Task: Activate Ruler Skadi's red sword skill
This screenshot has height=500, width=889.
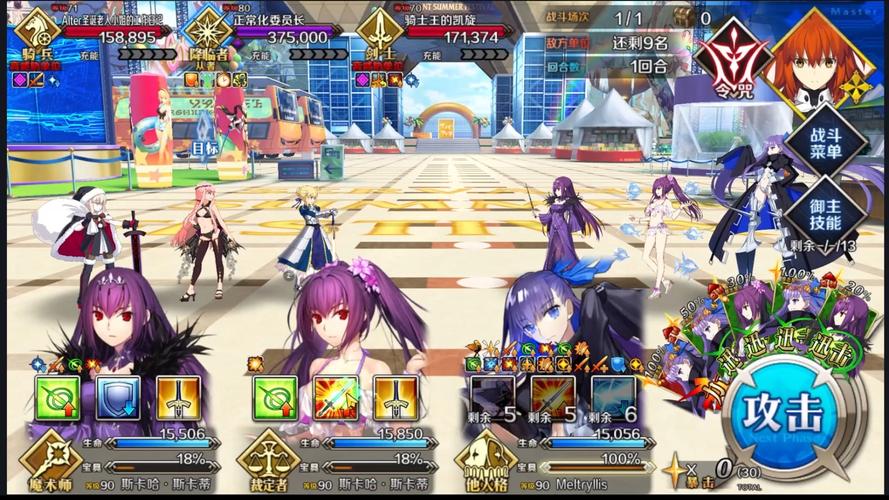Action: [335, 397]
